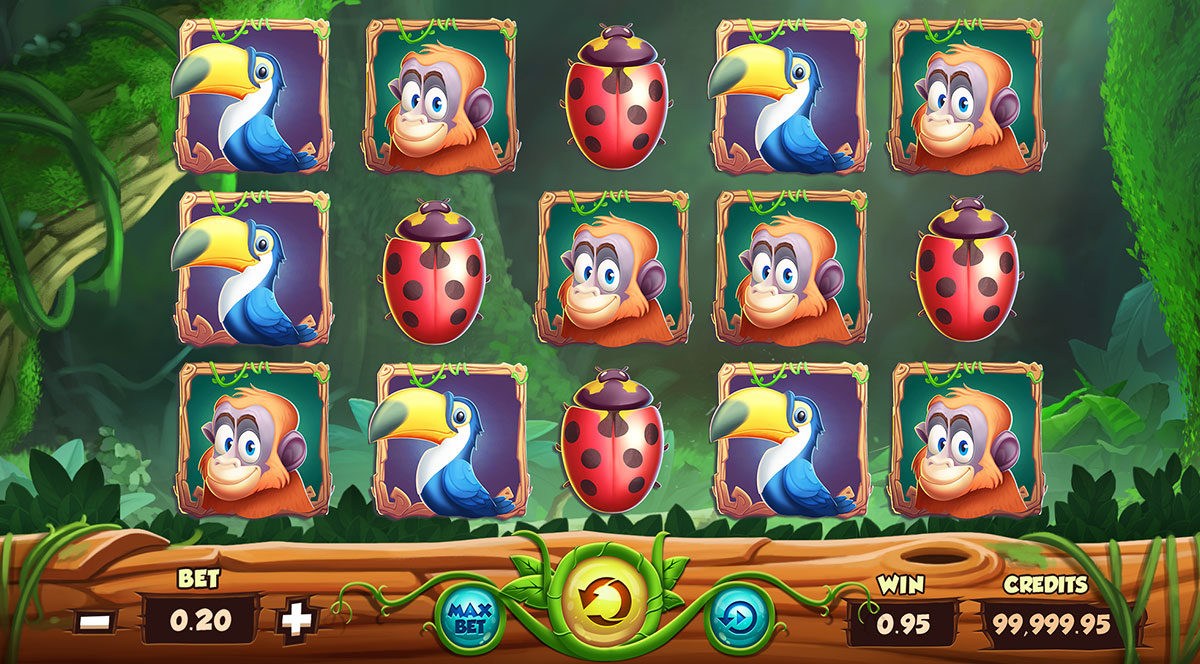
Task: Decrease the bet with the minus button
Action: (x=96, y=621)
